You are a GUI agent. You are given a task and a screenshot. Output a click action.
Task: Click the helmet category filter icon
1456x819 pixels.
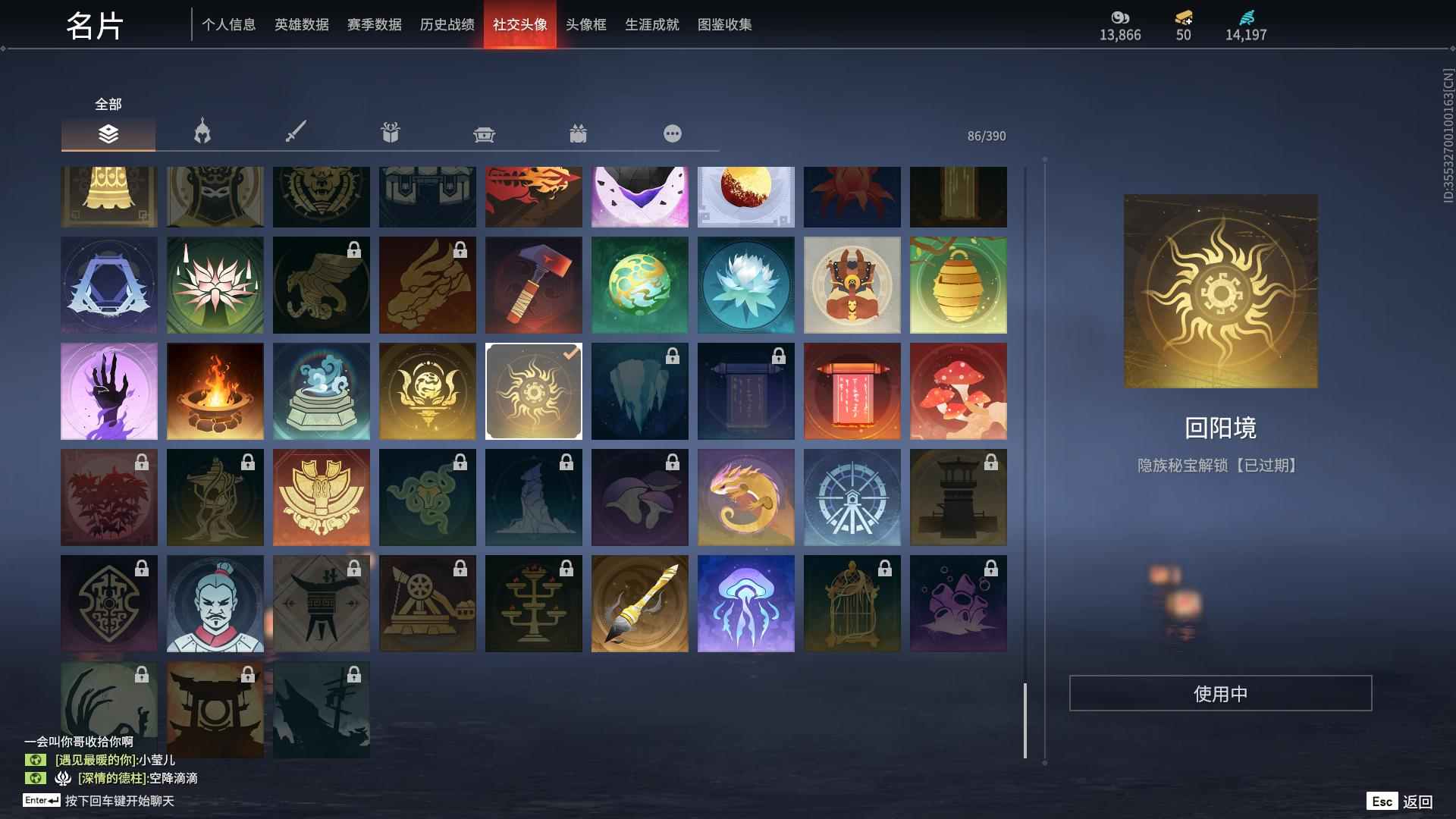point(201,132)
